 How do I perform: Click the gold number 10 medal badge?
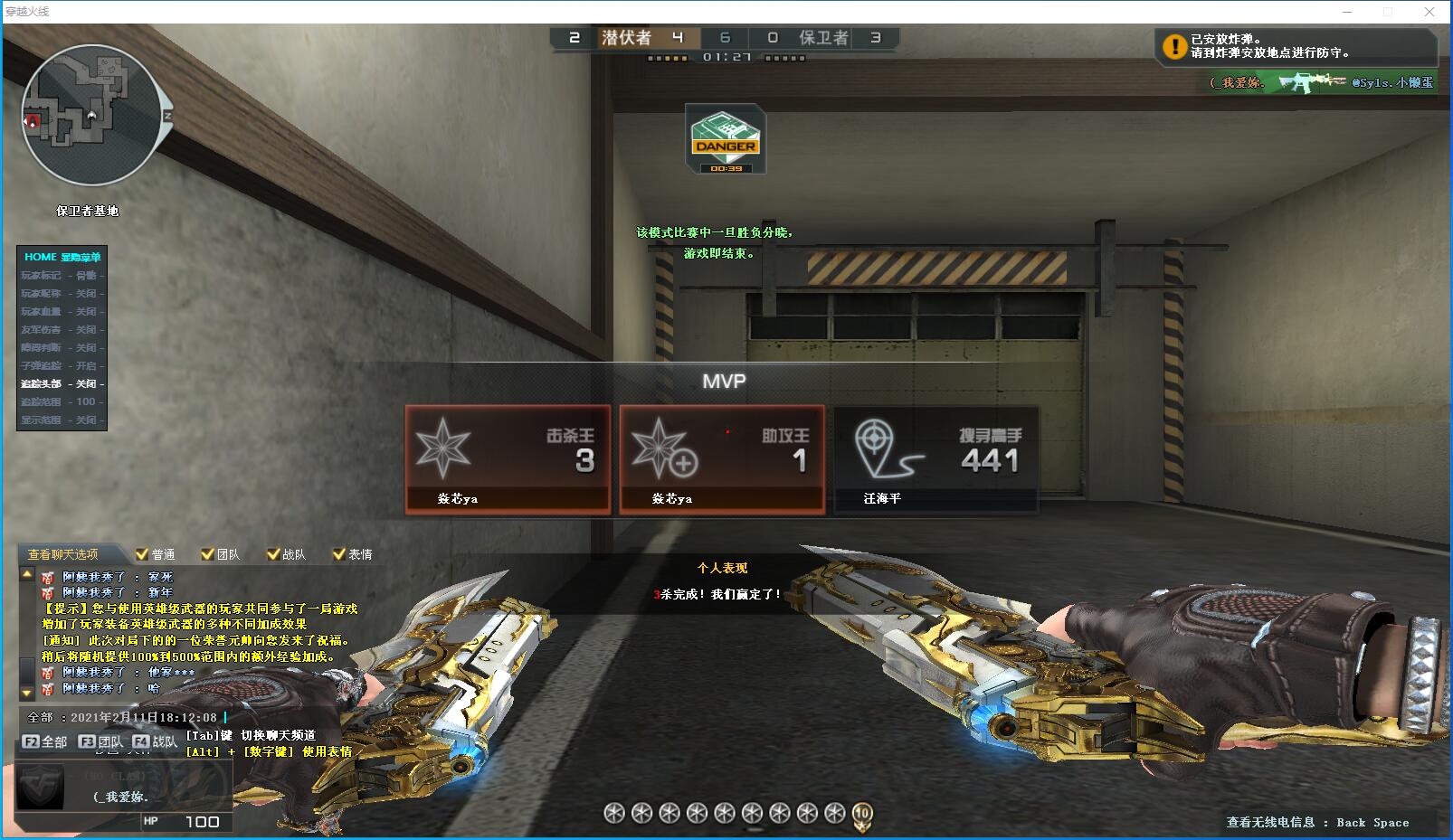[862, 814]
